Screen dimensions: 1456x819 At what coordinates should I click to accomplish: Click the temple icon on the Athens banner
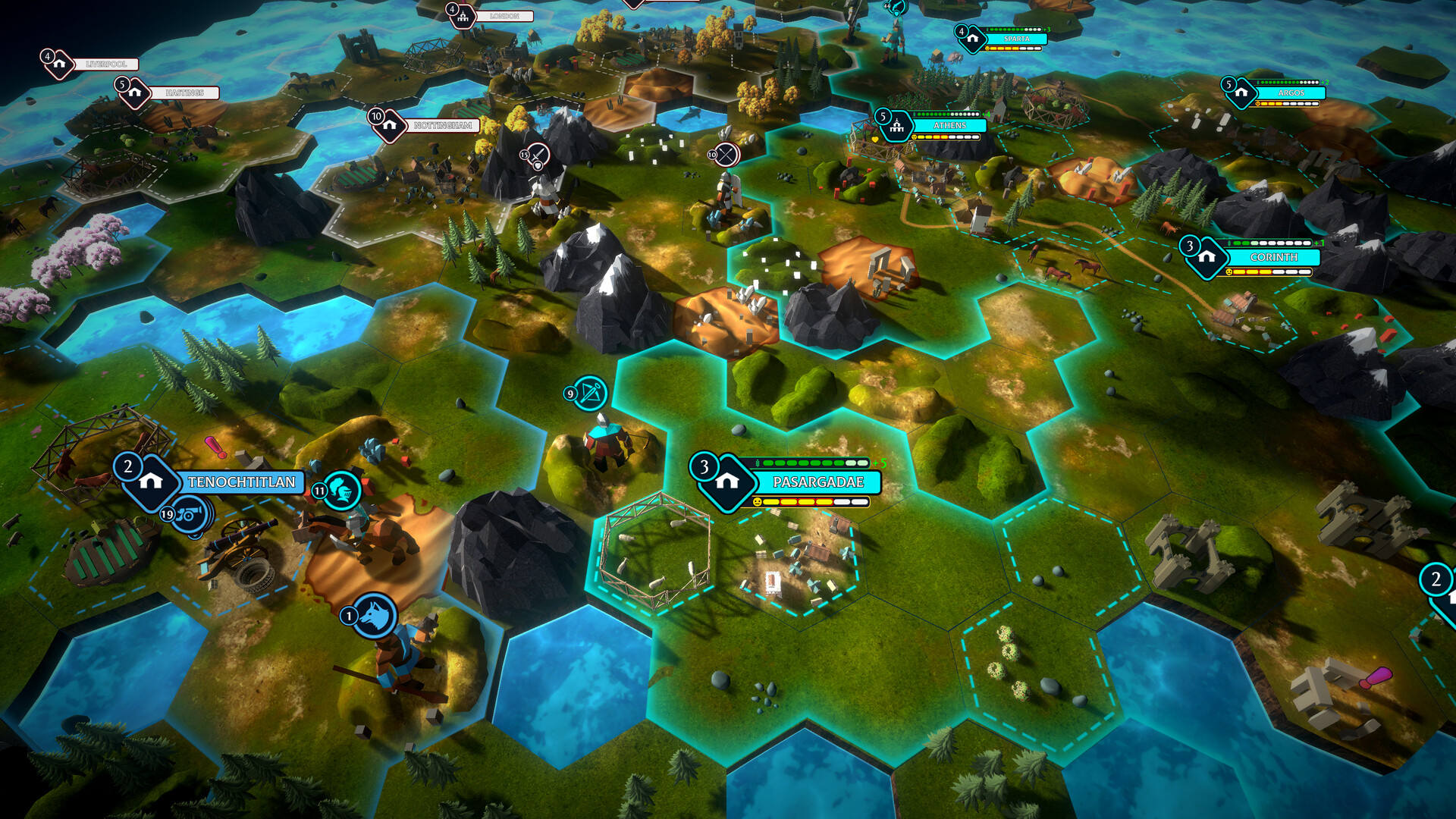[896, 126]
